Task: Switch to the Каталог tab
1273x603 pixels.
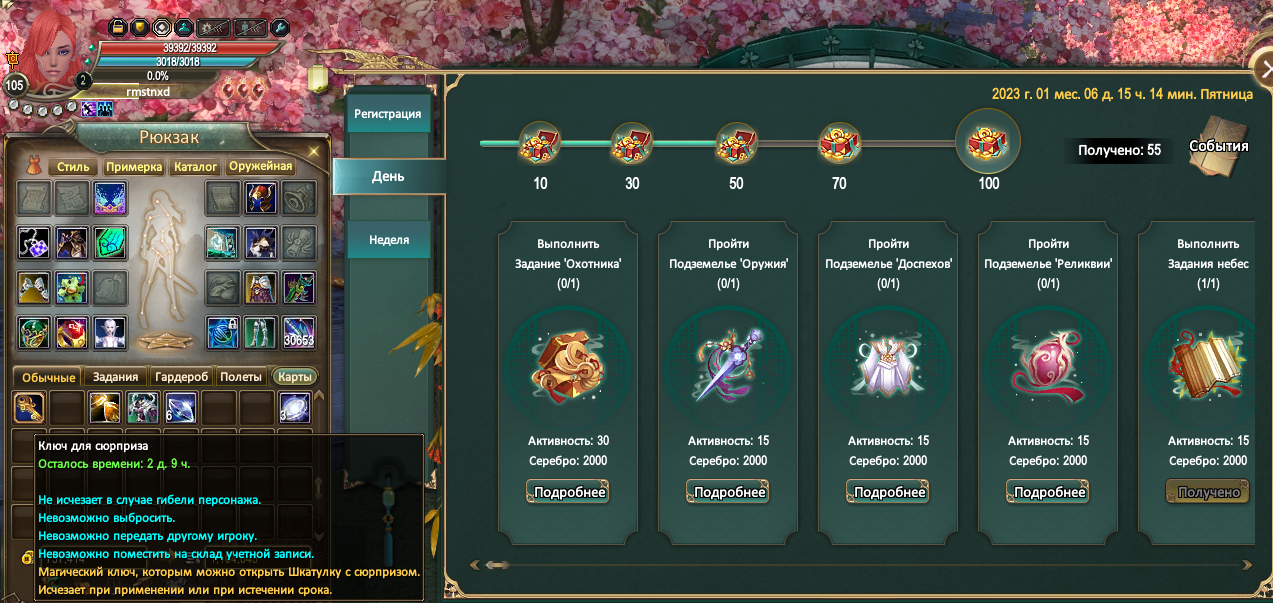Action: [x=196, y=167]
